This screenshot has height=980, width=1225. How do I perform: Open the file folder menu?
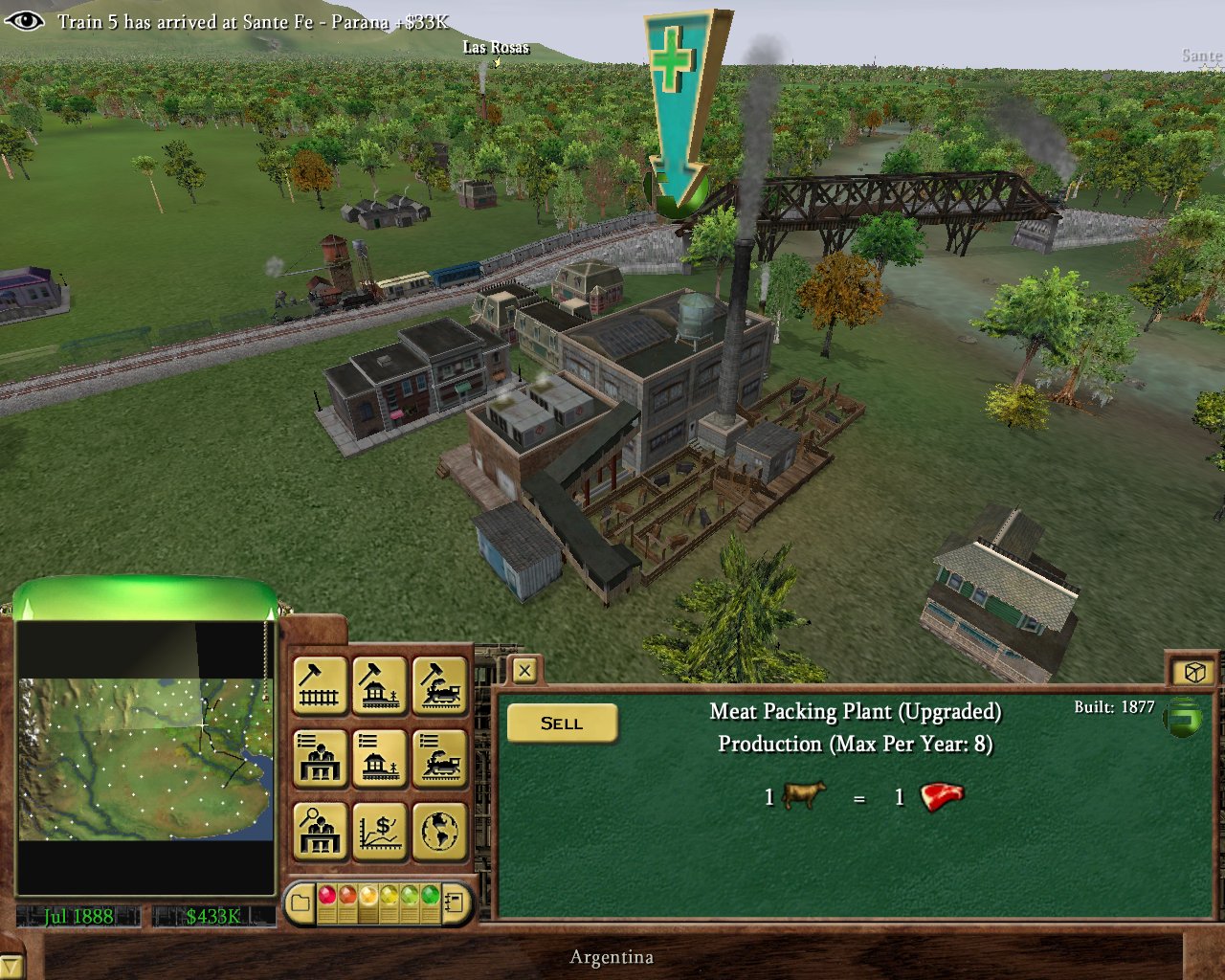pyautogui.click(x=301, y=902)
